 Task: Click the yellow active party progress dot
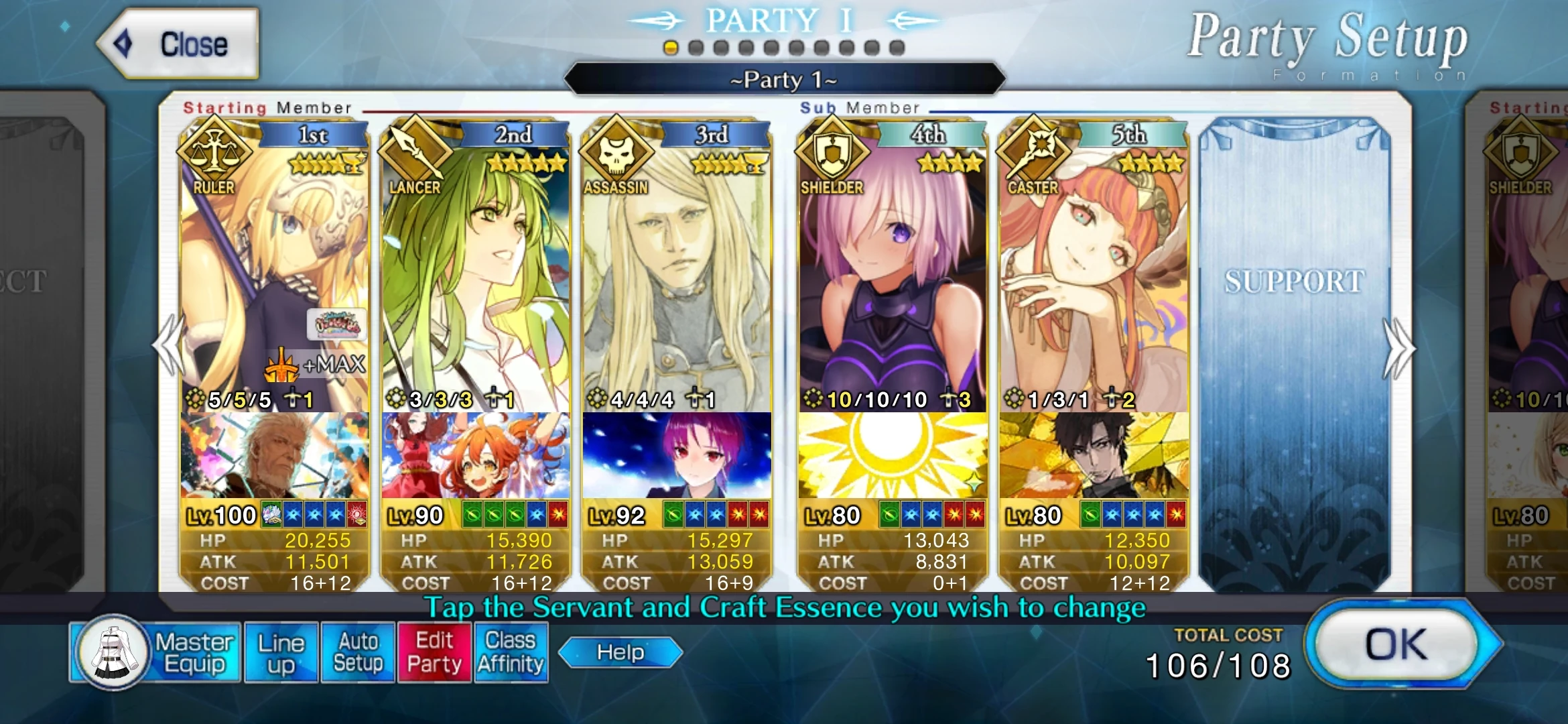pyautogui.click(x=671, y=46)
